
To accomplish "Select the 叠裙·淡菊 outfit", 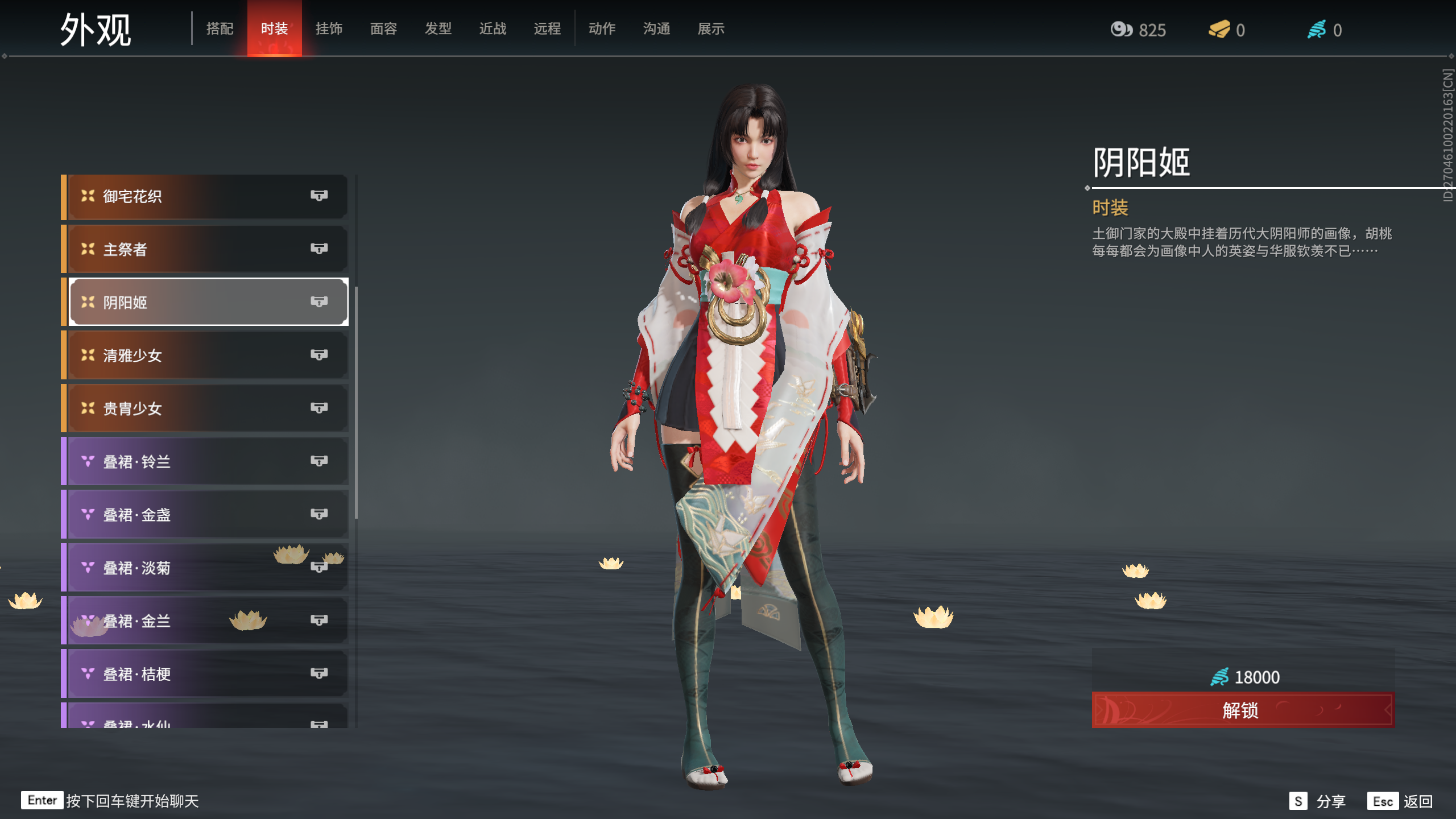I will click(x=205, y=568).
